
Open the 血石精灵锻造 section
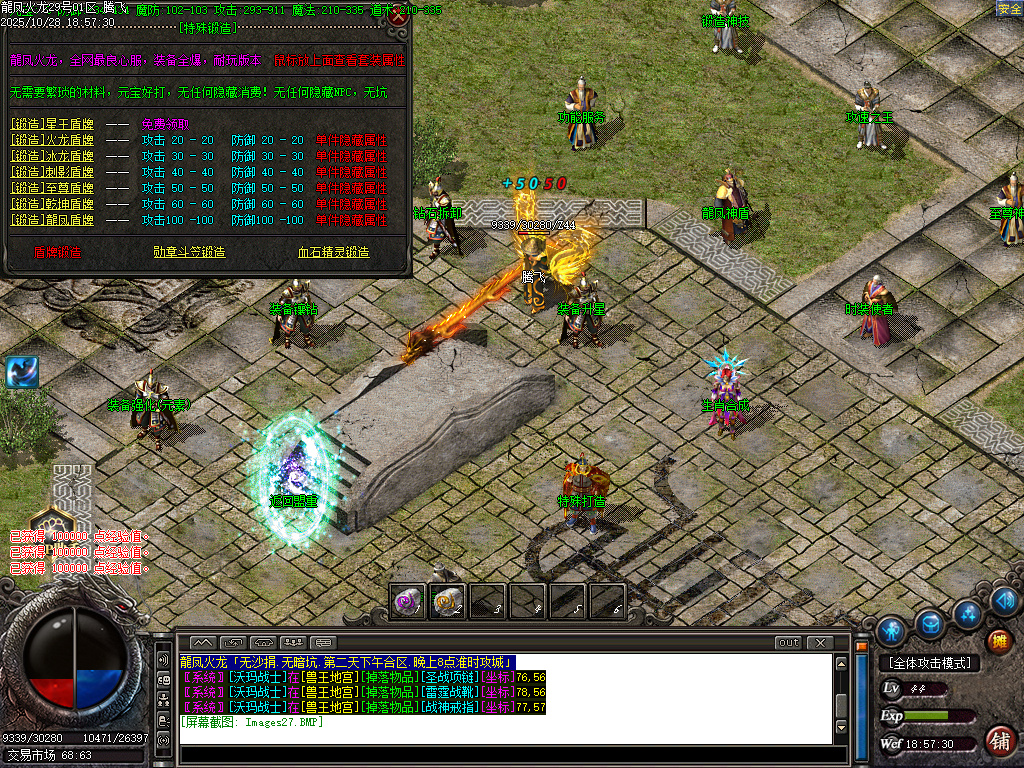coord(334,252)
